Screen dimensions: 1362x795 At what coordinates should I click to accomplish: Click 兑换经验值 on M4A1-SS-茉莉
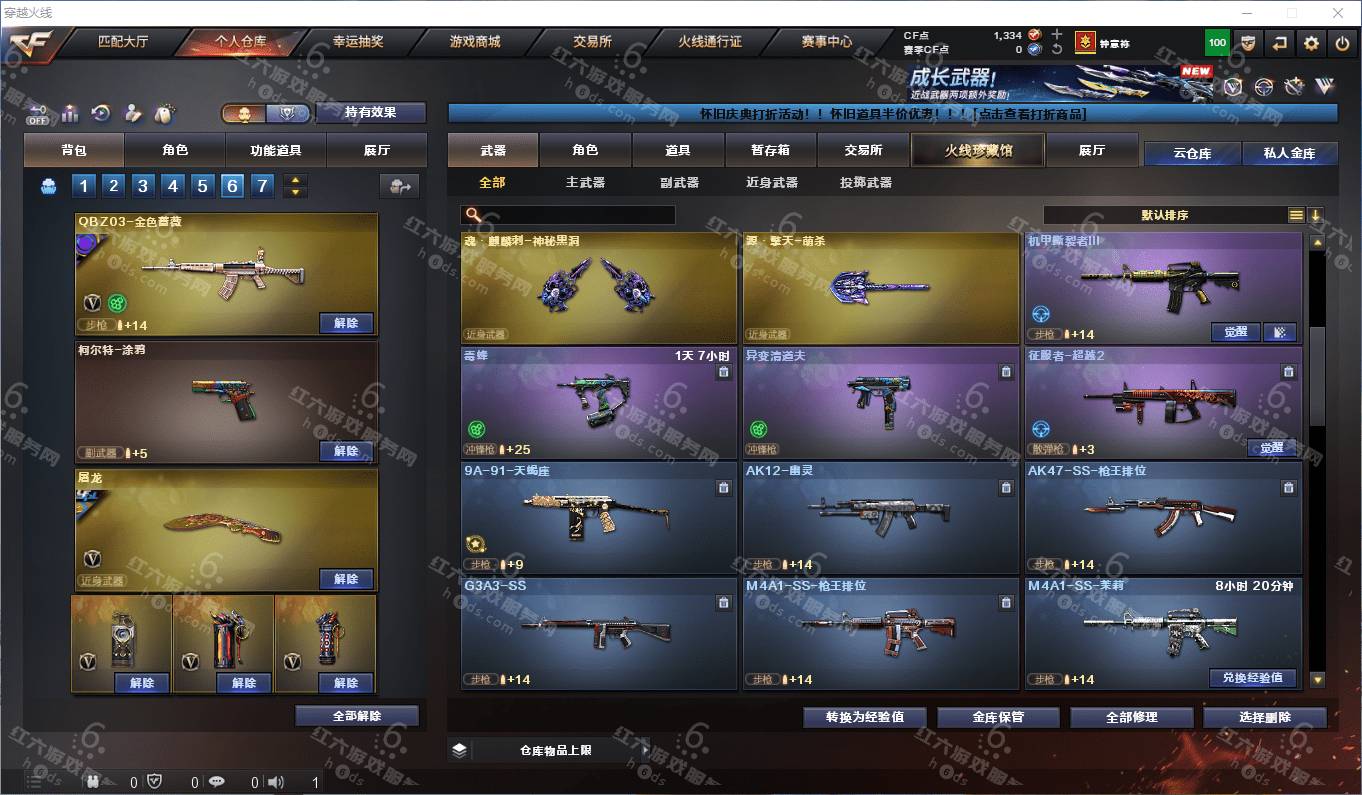(1252, 677)
